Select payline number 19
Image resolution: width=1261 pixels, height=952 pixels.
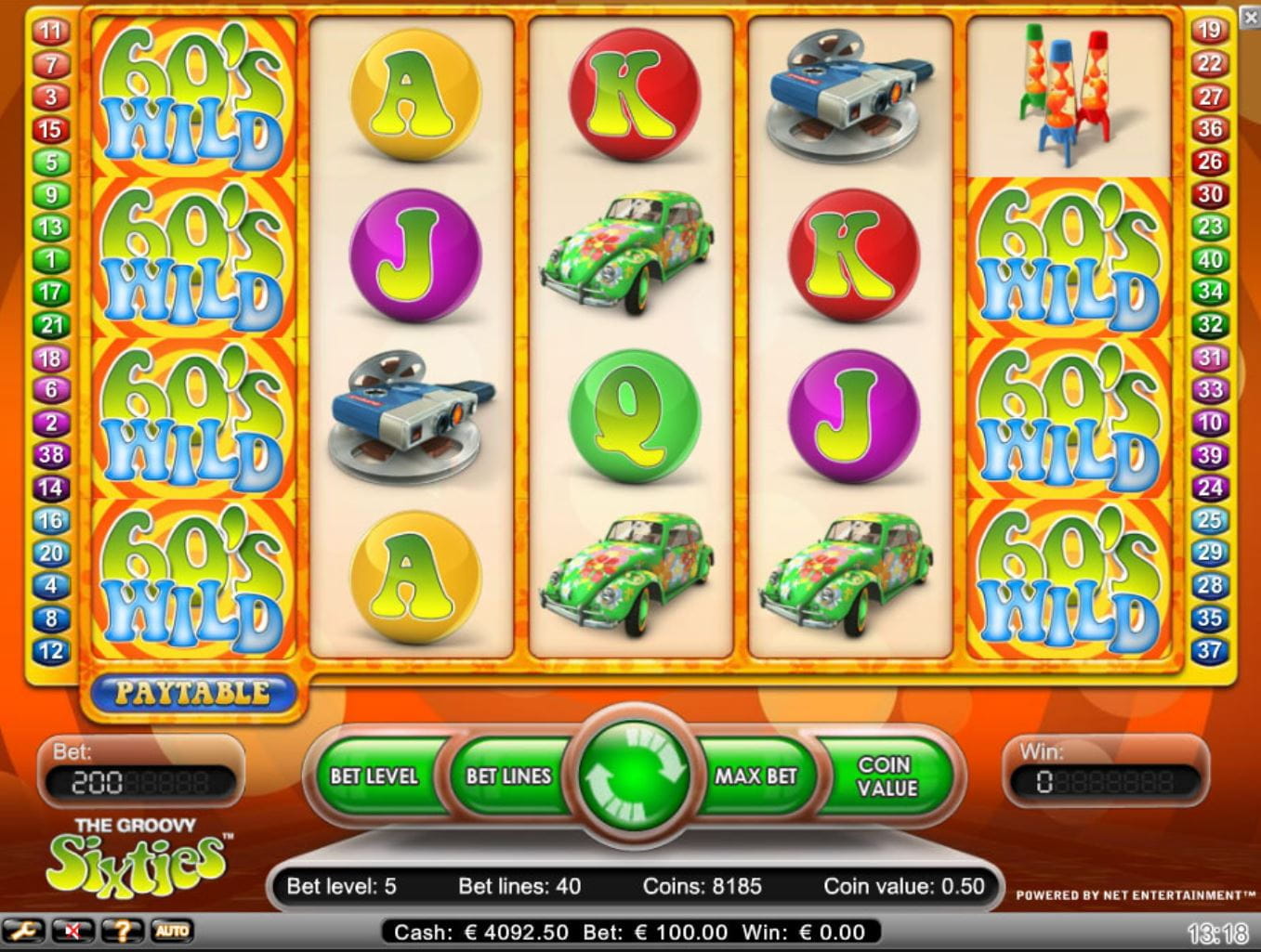(1209, 31)
